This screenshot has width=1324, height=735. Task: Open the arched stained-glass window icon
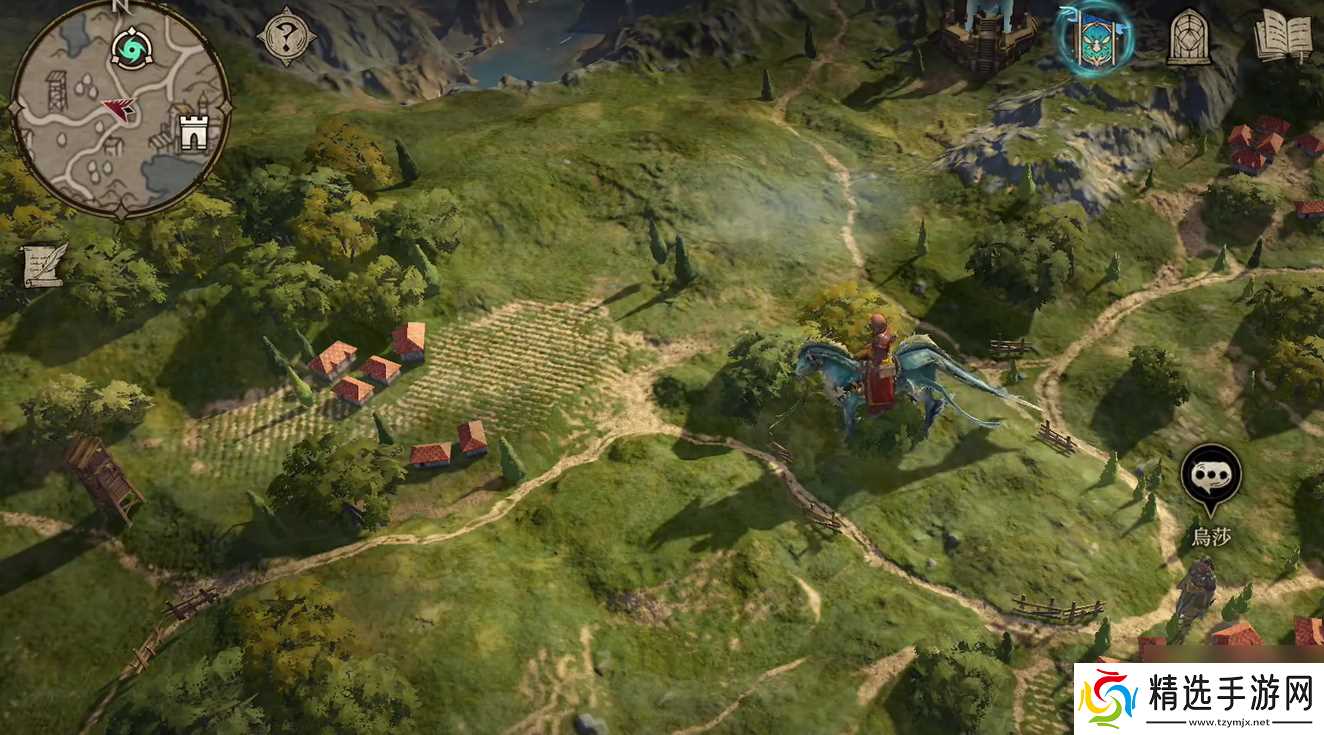tap(1190, 37)
